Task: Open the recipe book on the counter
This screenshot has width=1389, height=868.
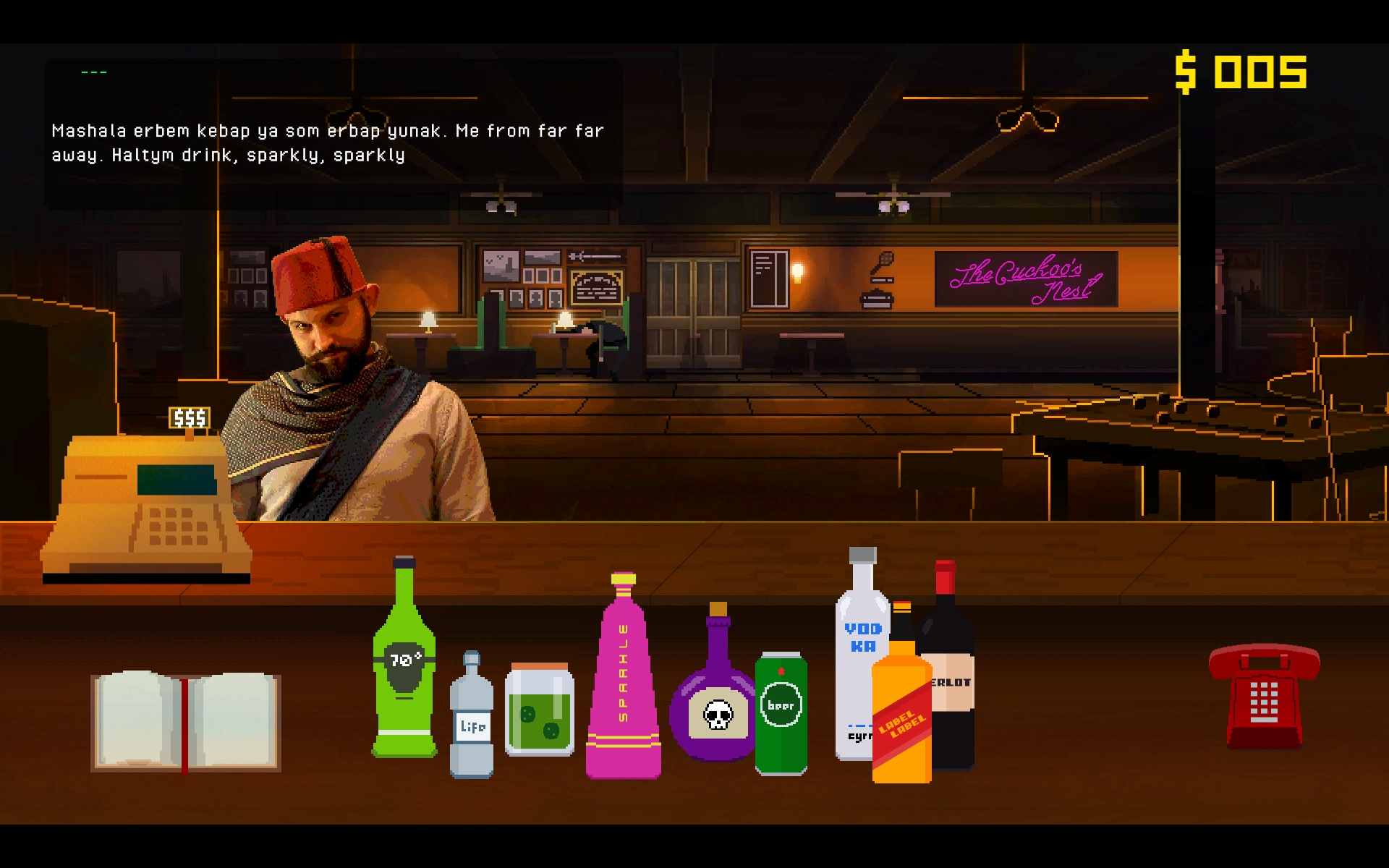Action: [186, 721]
